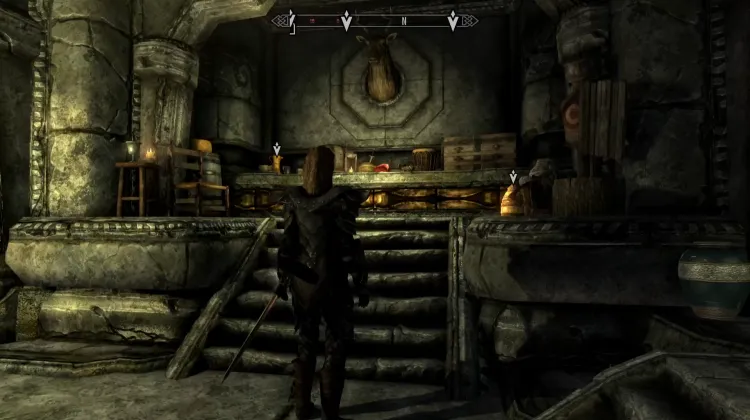Select the quest marker above the counter goblet
Image resolution: width=750 pixels, height=420 pixels.
coord(277,148)
